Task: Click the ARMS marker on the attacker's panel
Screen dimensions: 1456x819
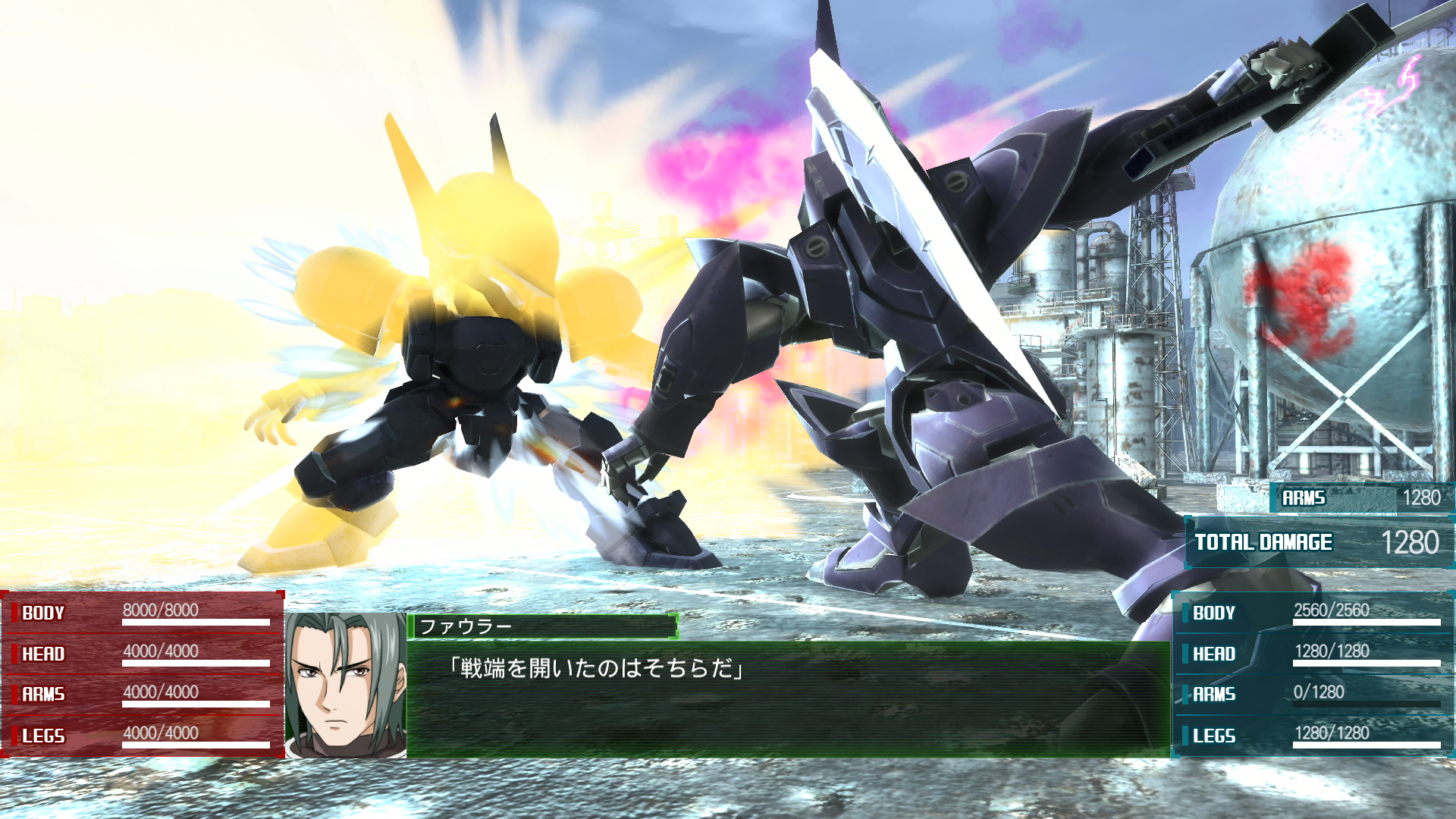Action: 44,693
